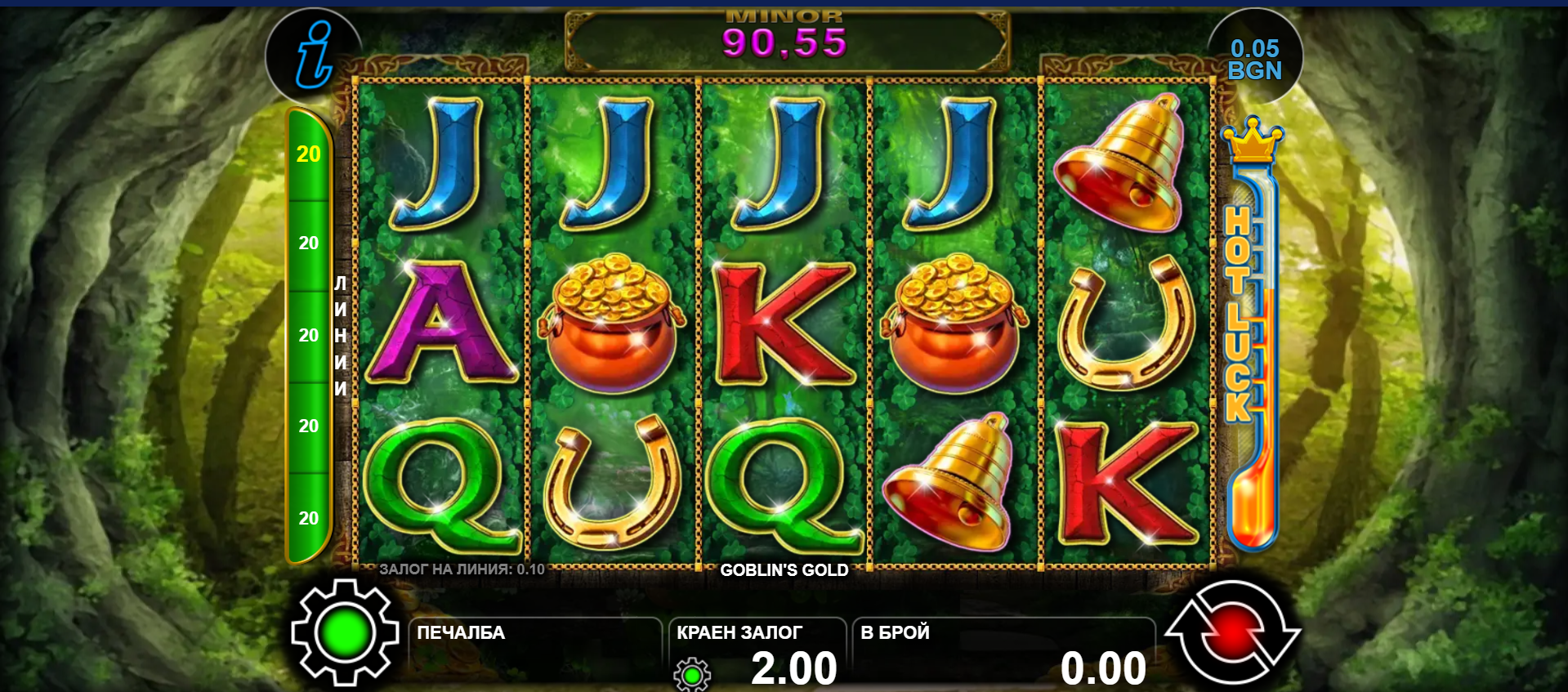The width and height of the screenshot is (1568, 692).
Task: Spin the reels with the red arrows button
Action: [x=1232, y=632]
